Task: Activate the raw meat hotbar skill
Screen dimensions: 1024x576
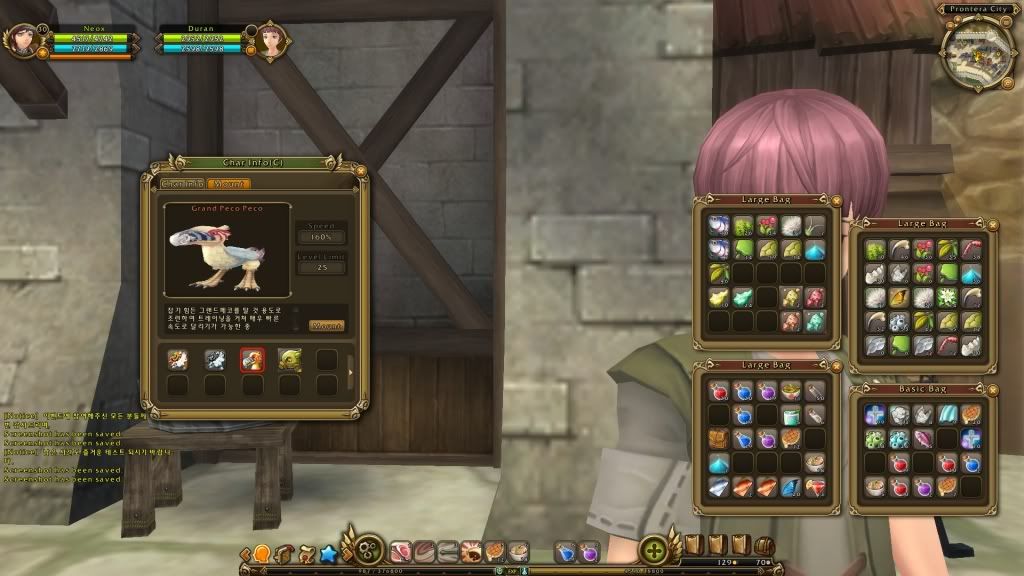Action: pos(401,551)
